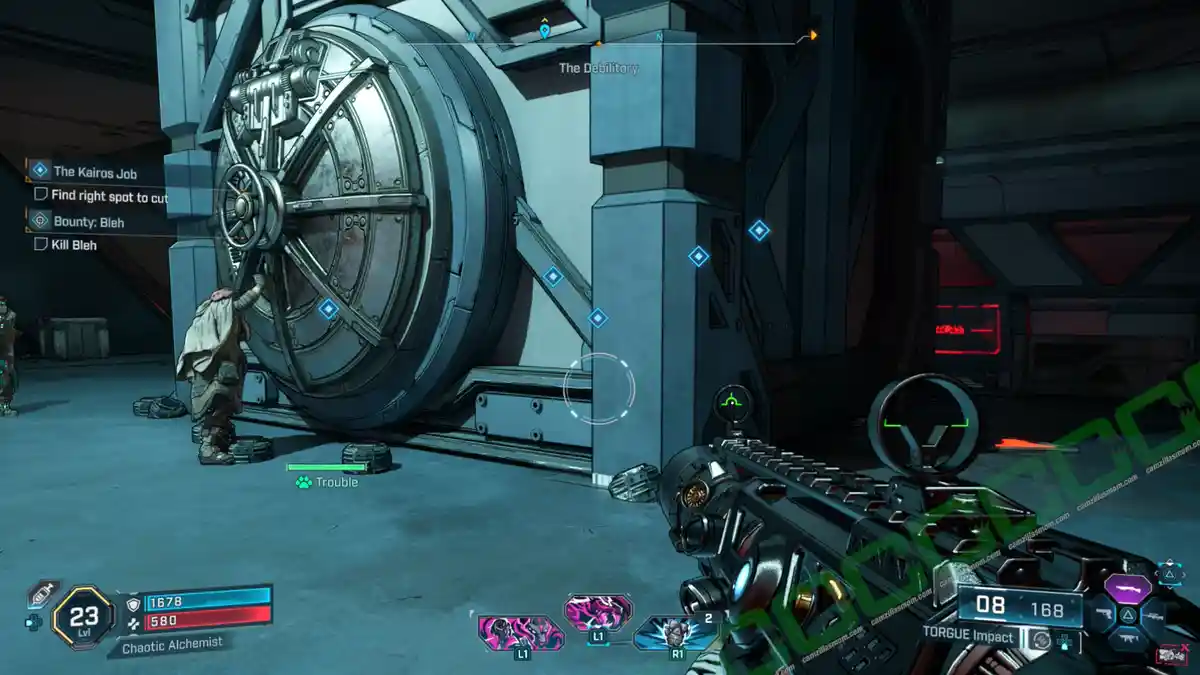The height and width of the screenshot is (675, 1200).
Task: Use the syringe repair kit icon
Action: pos(41,593)
